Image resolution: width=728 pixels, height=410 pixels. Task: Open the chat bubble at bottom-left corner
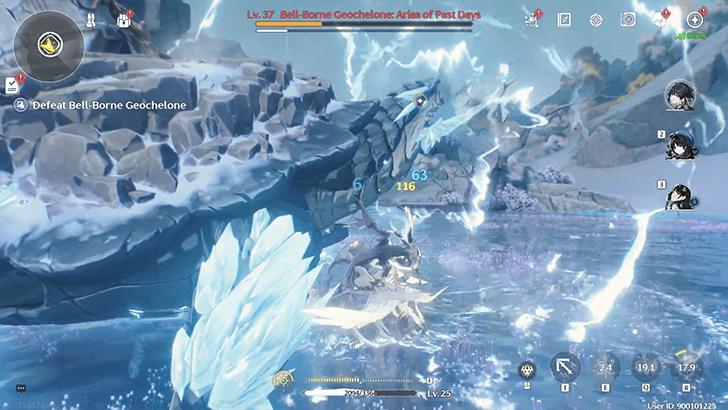pyautogui.click(x=20, y=388)
